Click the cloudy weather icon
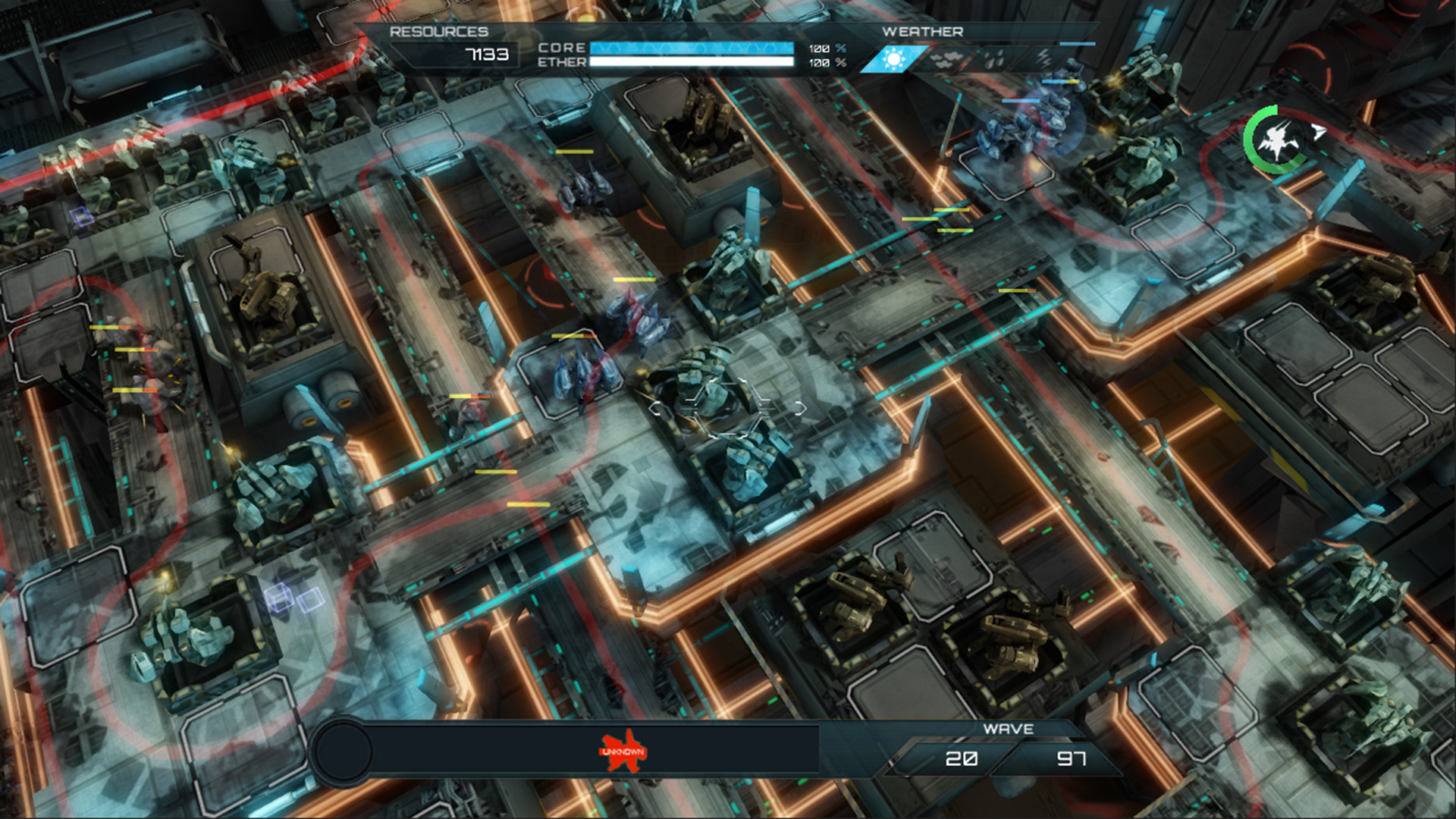 pos(946,58)
